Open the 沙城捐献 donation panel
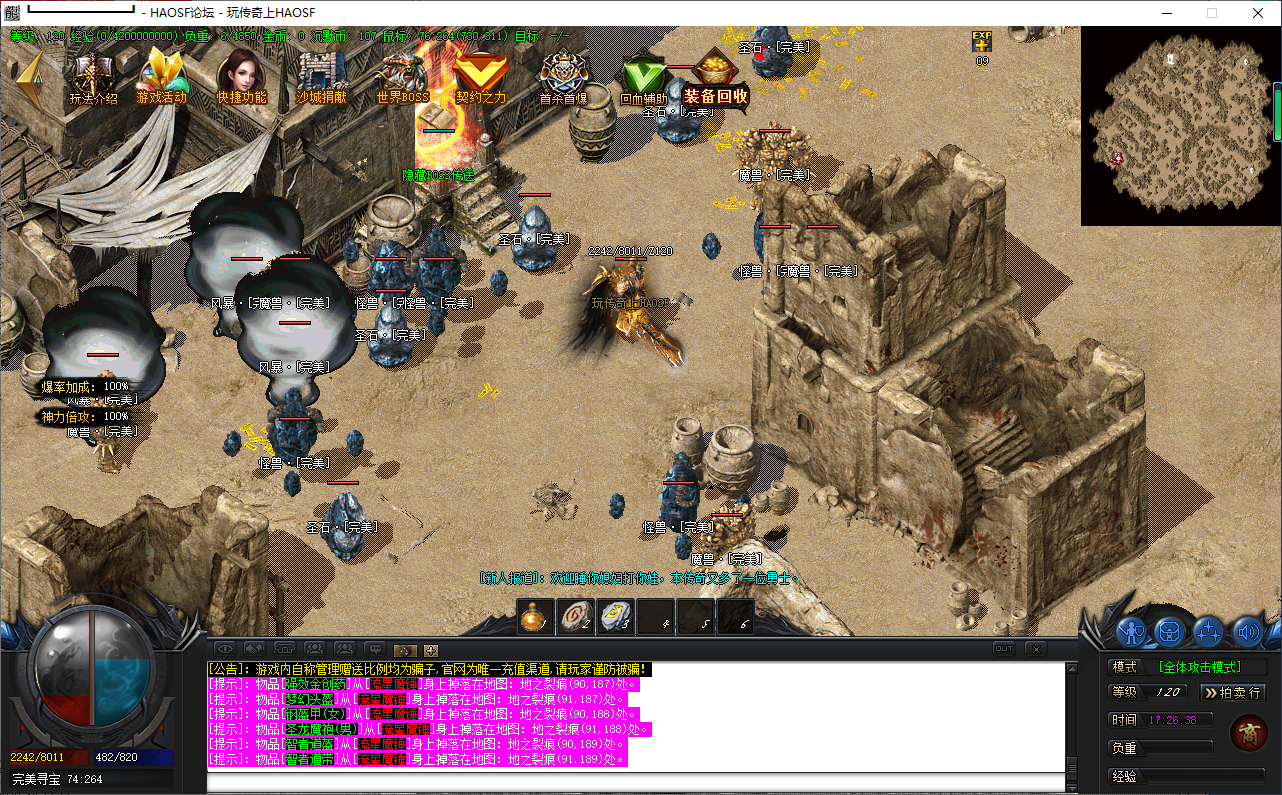The width and height of the screenshot is (1282, 795). pos(321,76)
